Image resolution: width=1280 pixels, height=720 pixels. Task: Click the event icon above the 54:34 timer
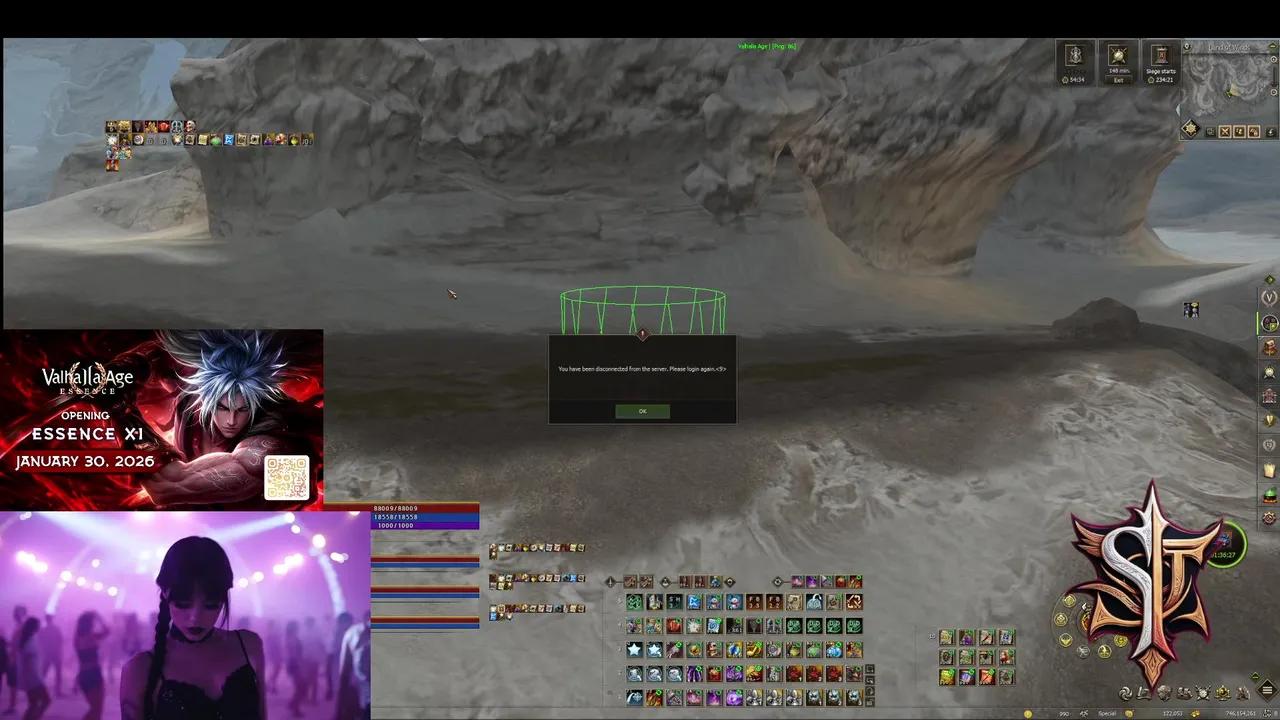point(1073,55)
